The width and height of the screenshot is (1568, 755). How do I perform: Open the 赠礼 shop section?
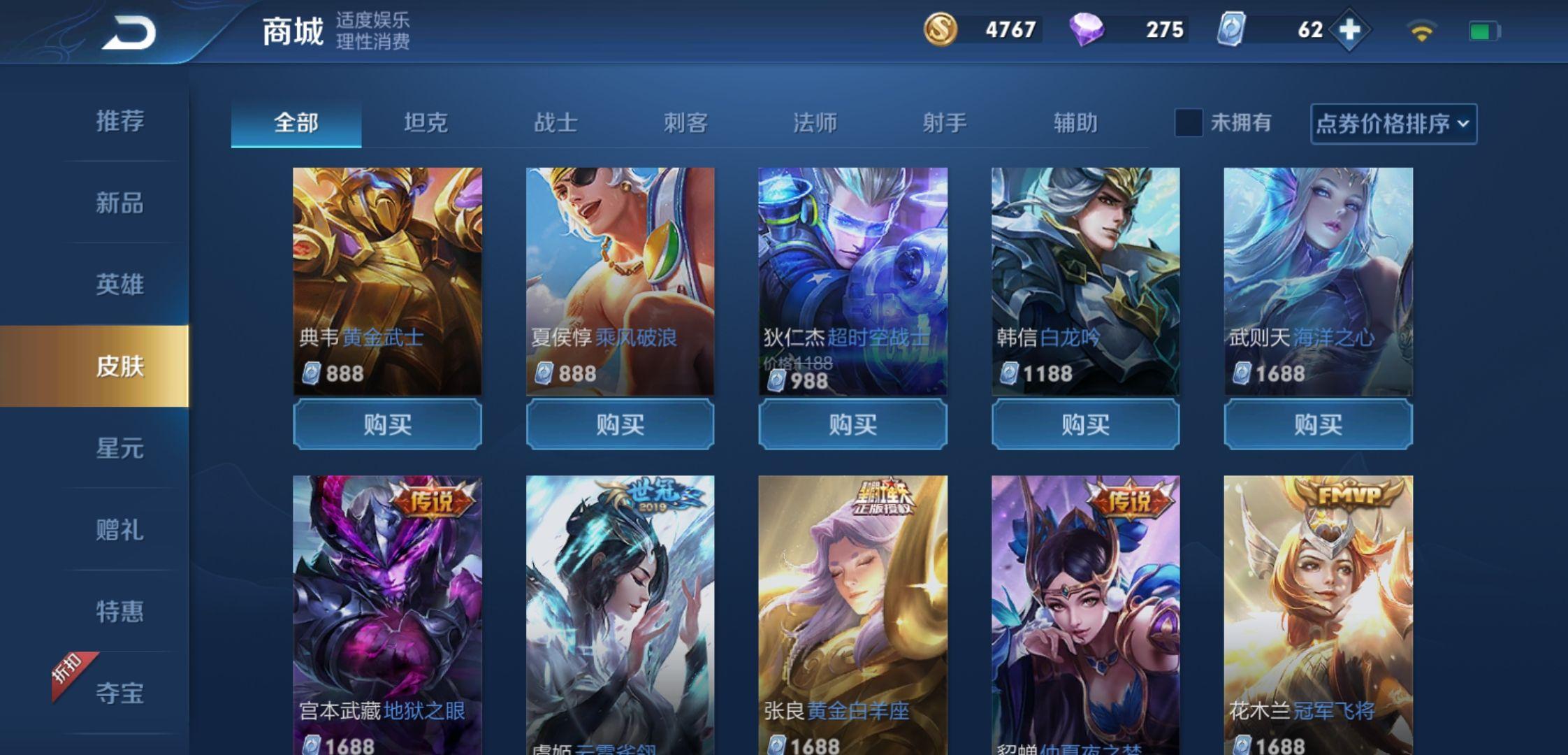[x=119, y=530]
